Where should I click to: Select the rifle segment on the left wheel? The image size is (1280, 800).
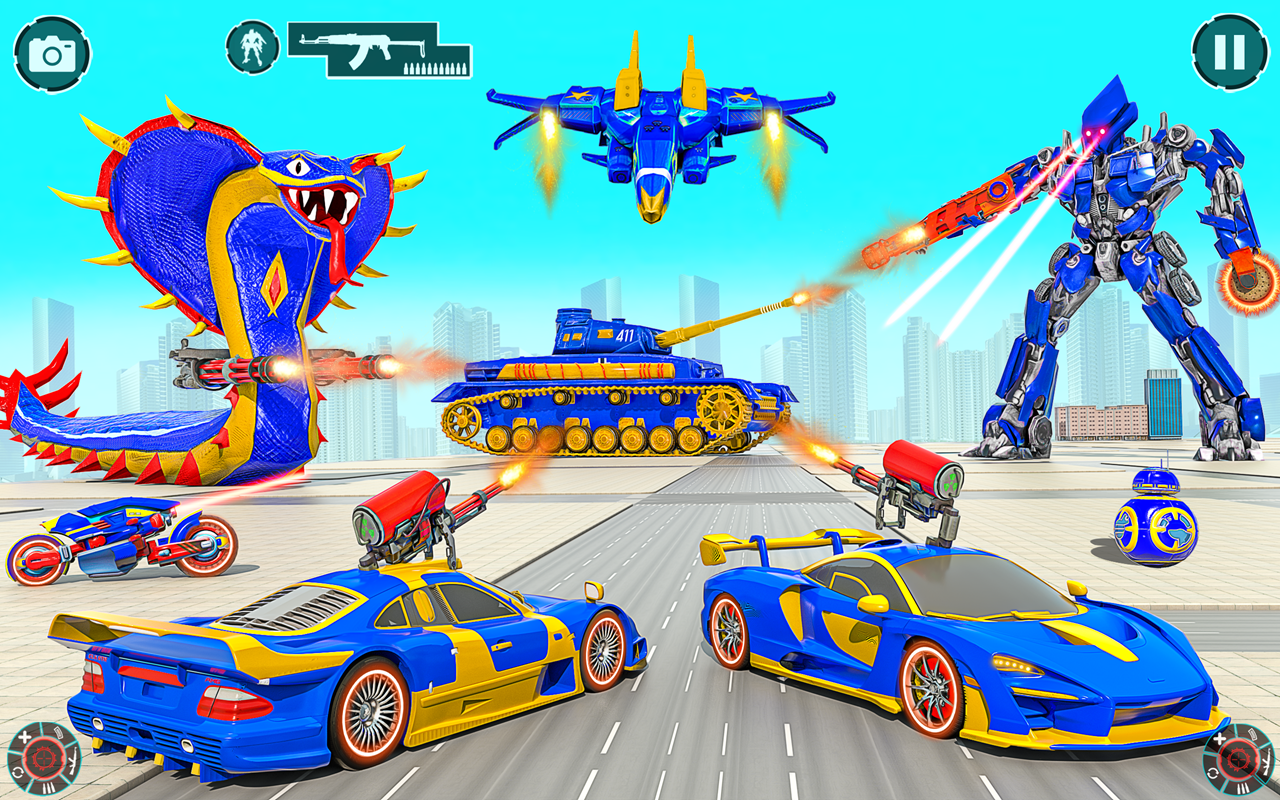pyautogui.click(x=72, y=761)
